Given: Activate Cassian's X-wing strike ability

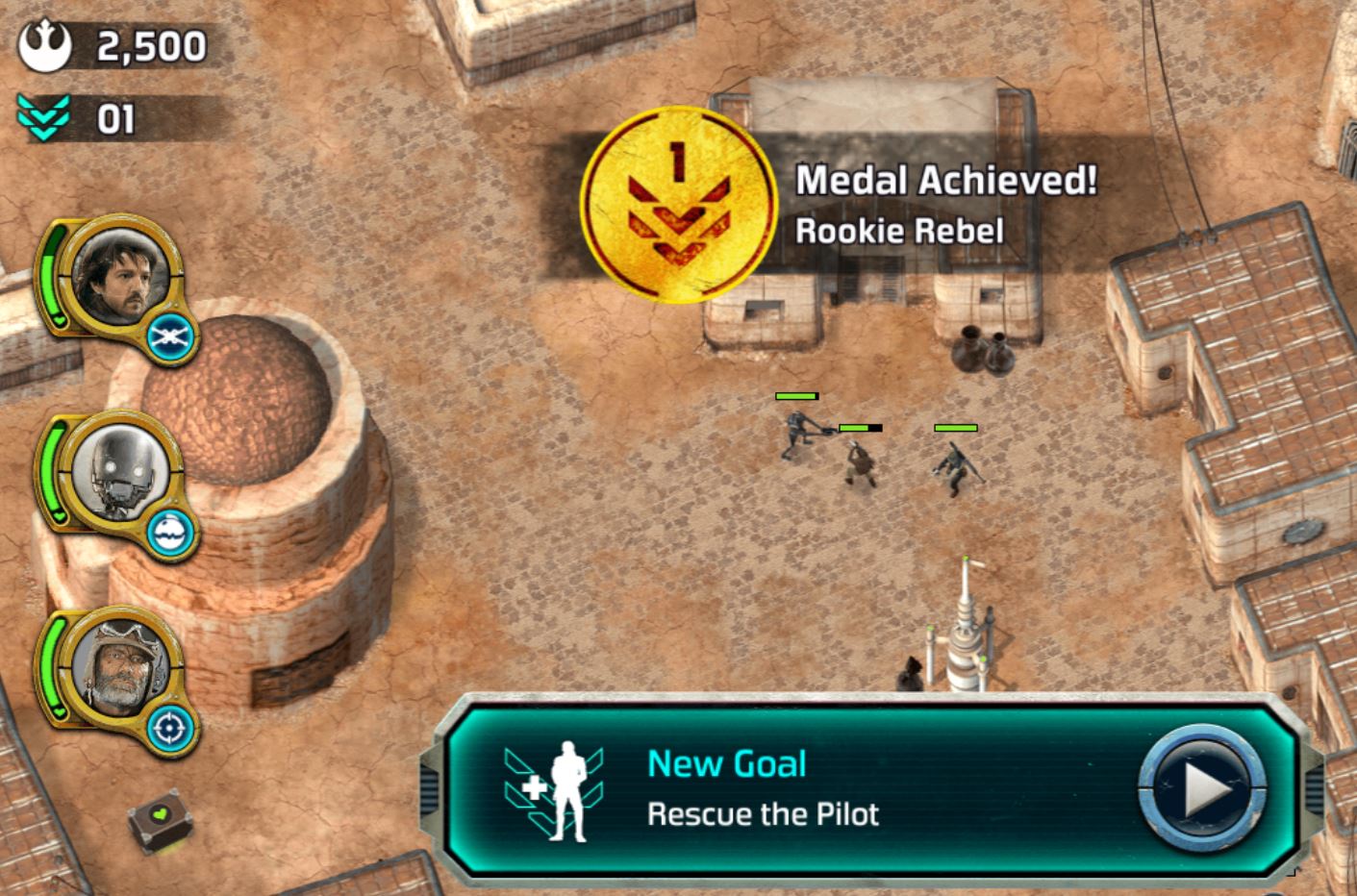Looking at the screenshot, I should point(173,336).
